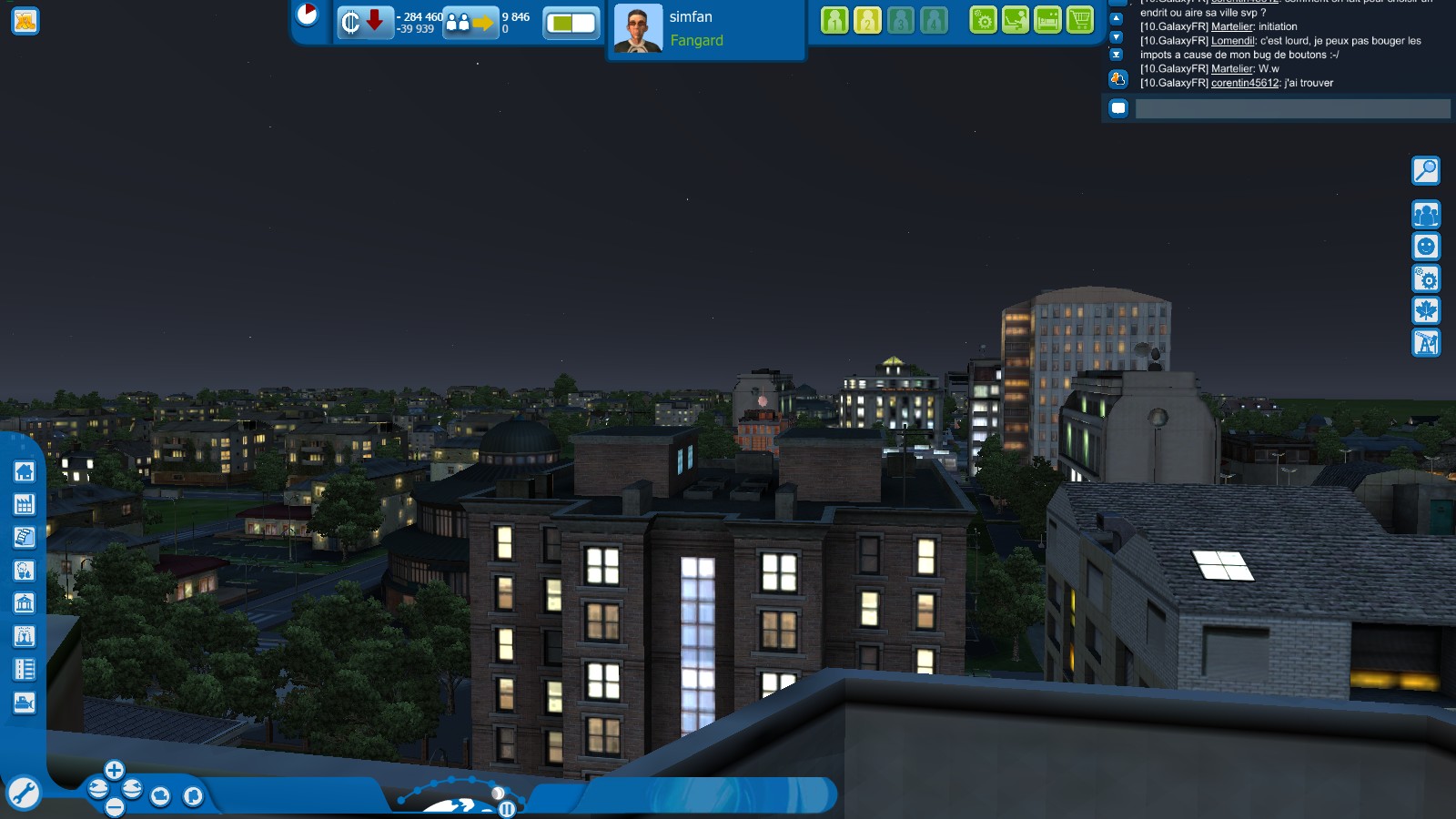Pause the game time control
The height and width of the screenshot is (819, 1456).
pos(507,809)
